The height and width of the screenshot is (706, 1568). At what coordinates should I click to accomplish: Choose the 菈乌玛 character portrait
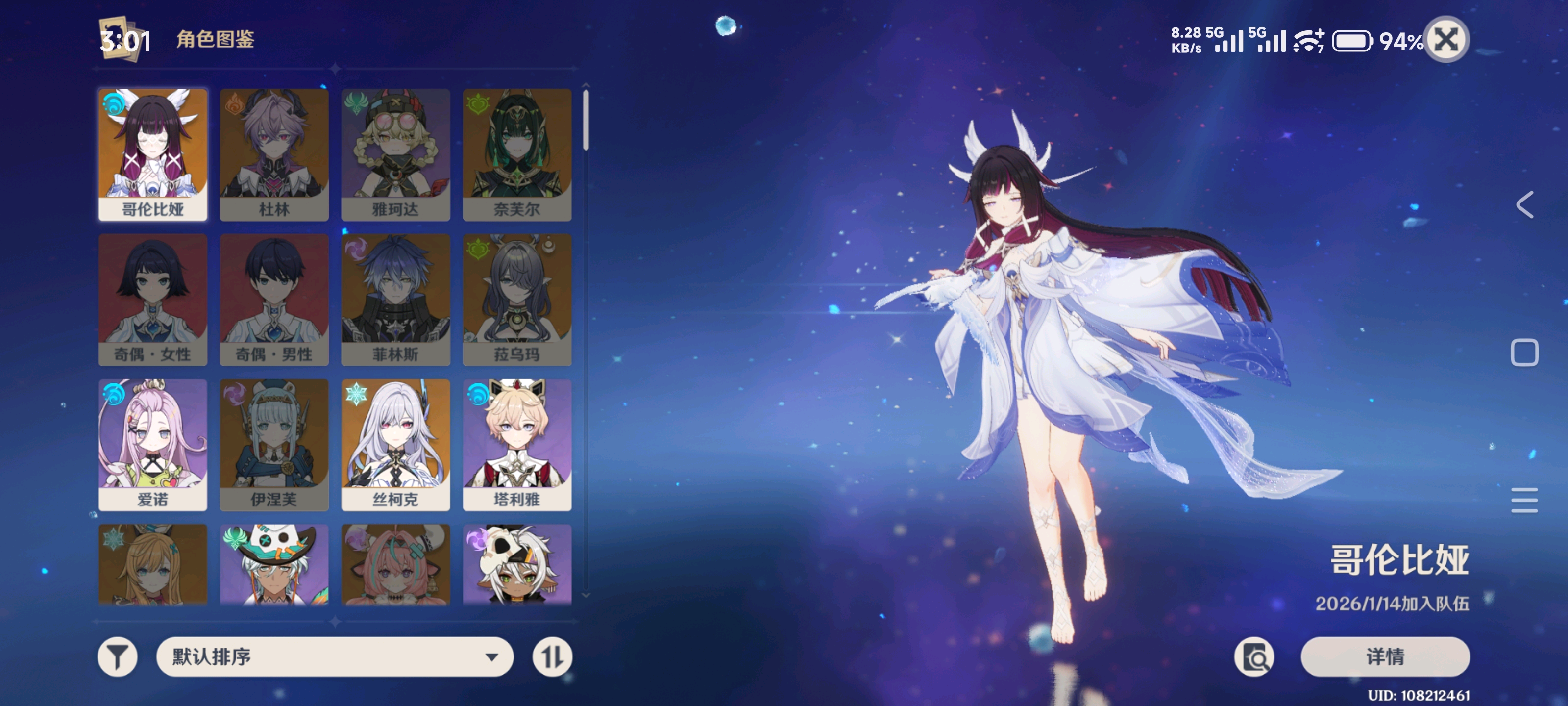point(517,299)
